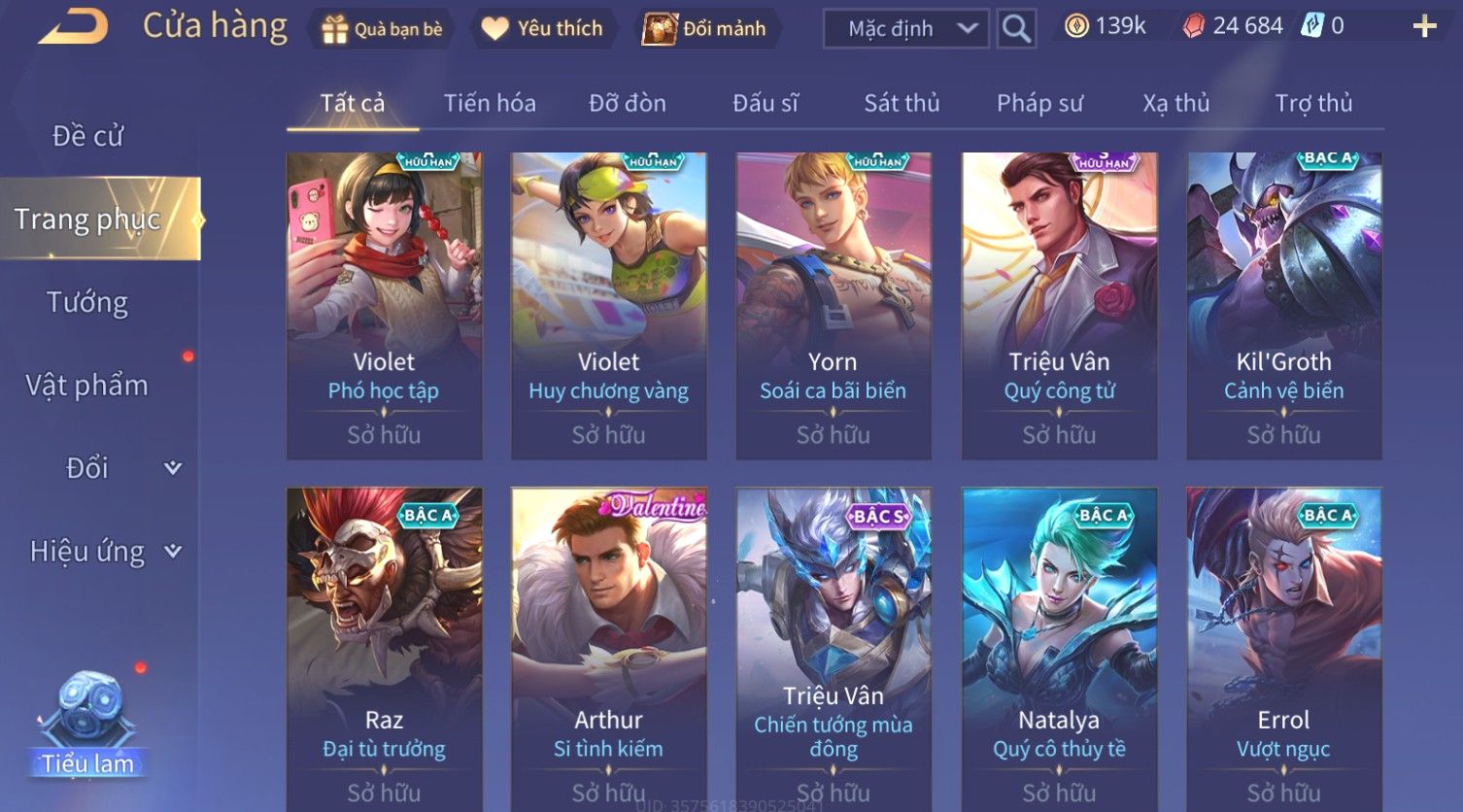This screenshot has width=1463, height=812.
Task: Add currency with the plus button
Action: [x=1424, y=26]
